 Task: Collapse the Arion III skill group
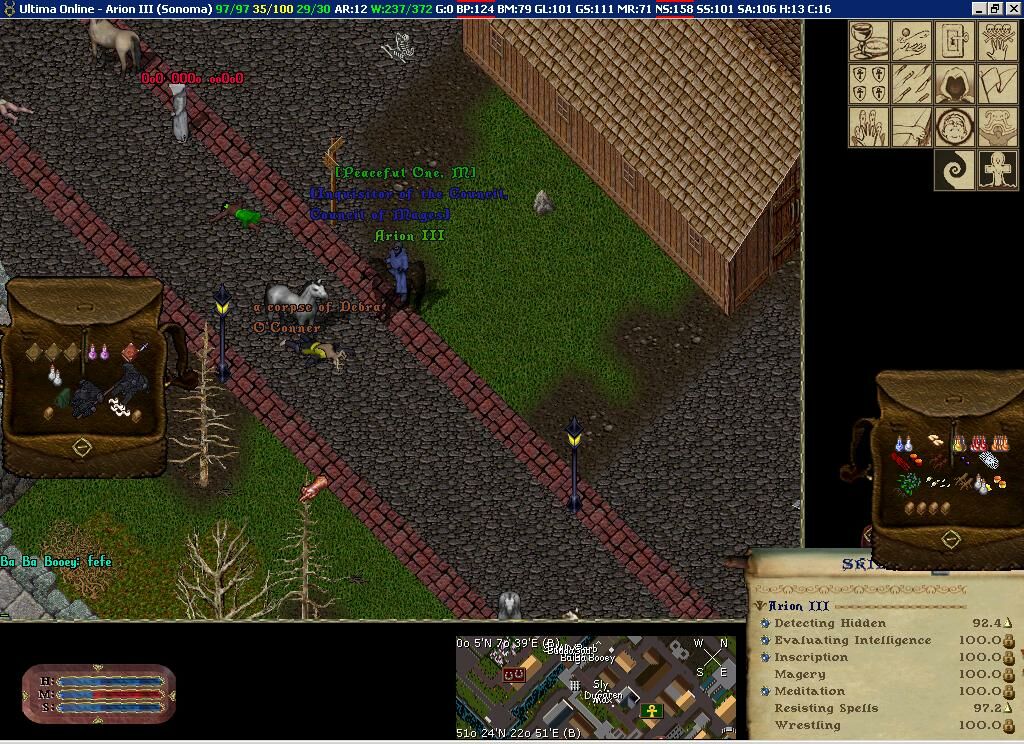coord(761,606)
